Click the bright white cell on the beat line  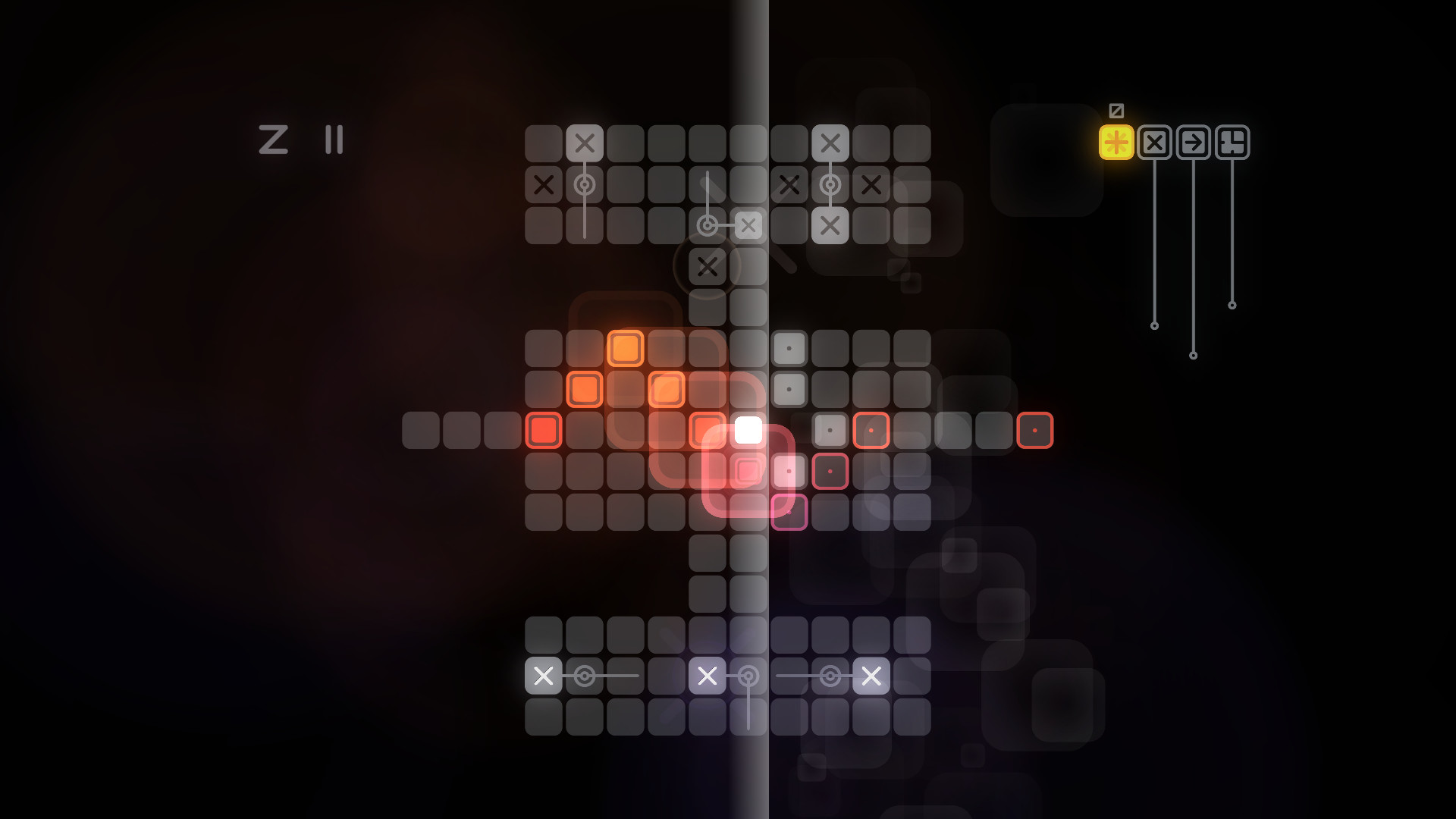pyautogui.click(x=747, y=430)
